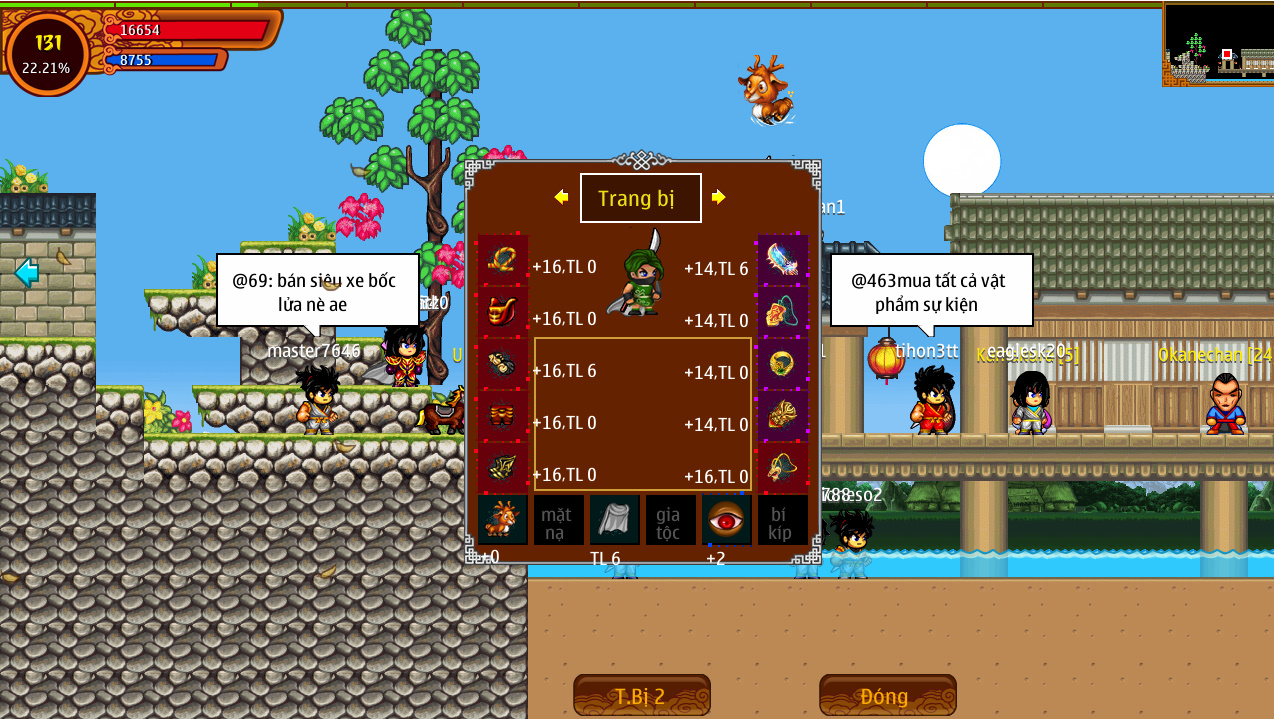Go to the next panel tab arrow
This screenshot has height=719, width=1274.
[x=719, y=197]
